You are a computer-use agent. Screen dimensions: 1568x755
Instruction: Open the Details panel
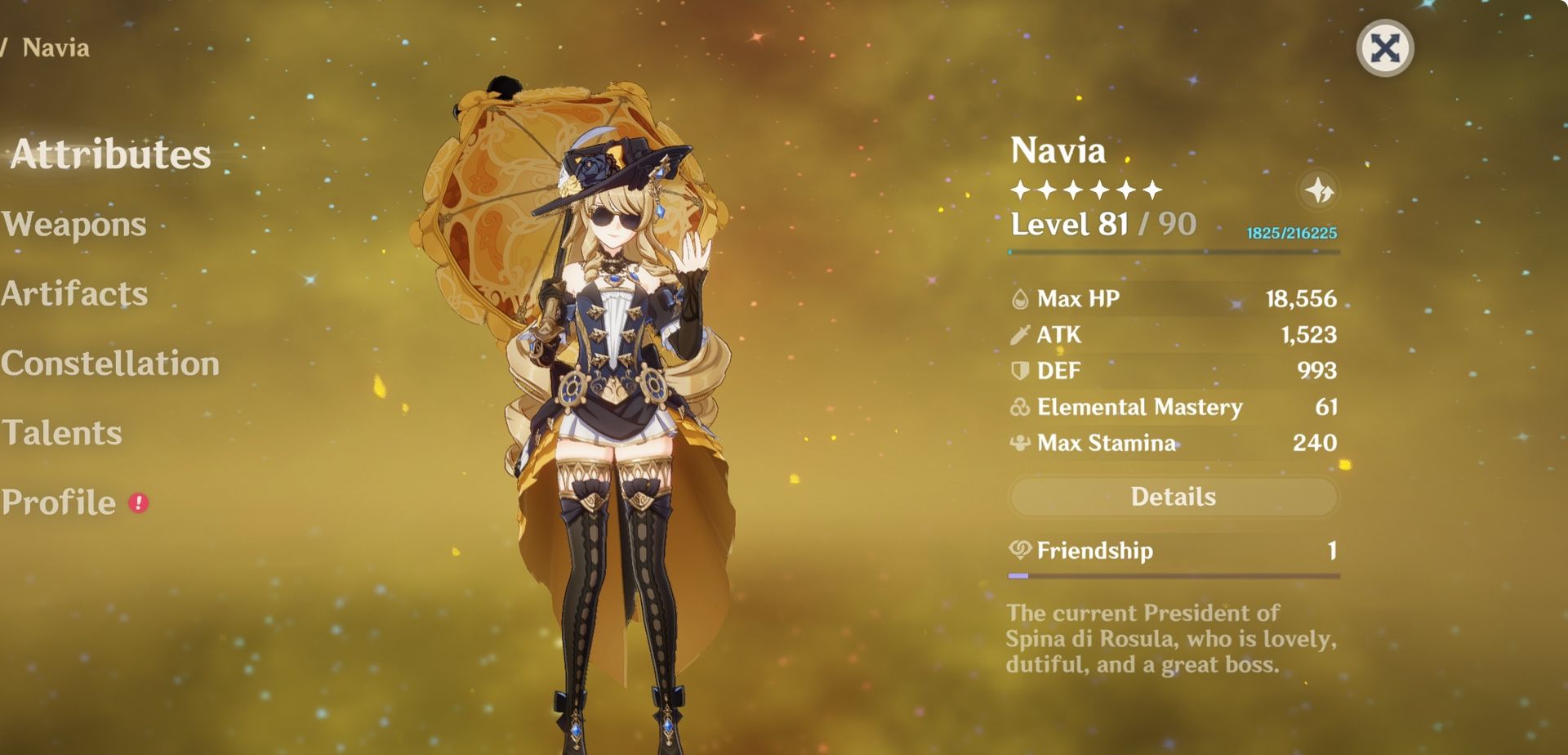coord(1173,496)
